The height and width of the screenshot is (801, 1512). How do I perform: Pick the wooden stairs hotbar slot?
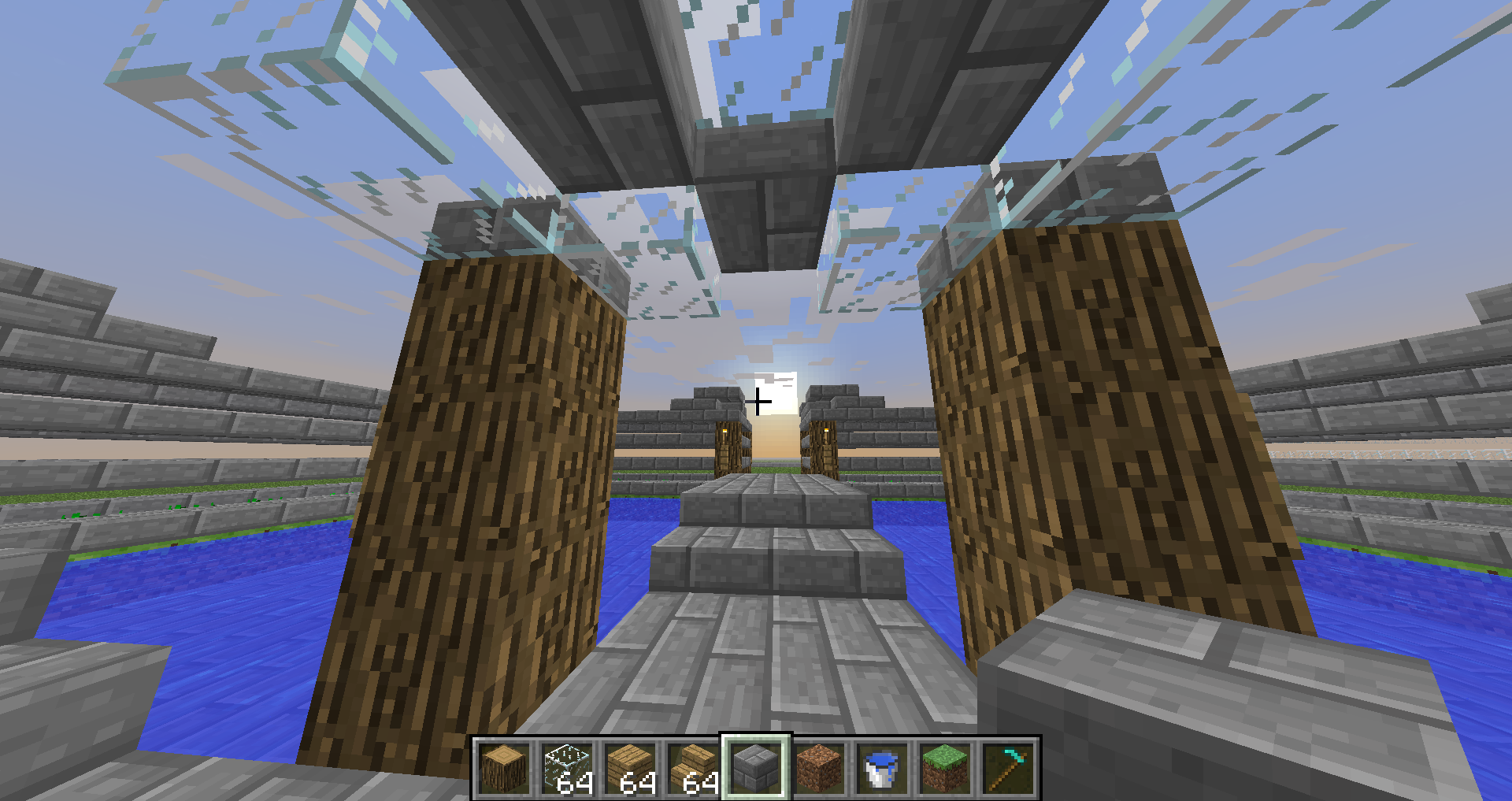point(693,768)
